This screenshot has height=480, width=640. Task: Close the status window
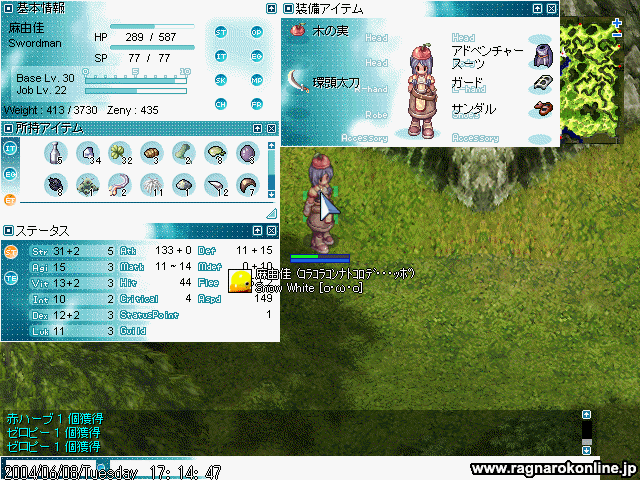pyautogui.click(x=270, y=231)
